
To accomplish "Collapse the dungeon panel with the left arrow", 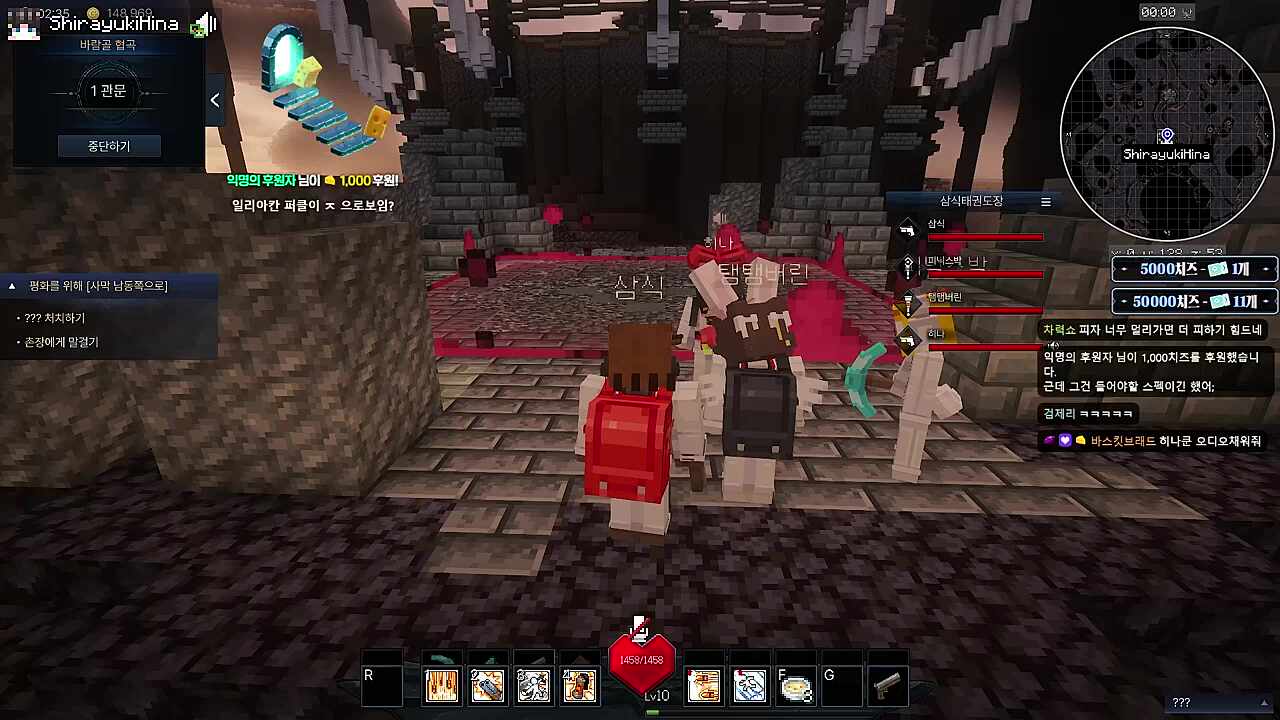I will [x=215, y=100].
